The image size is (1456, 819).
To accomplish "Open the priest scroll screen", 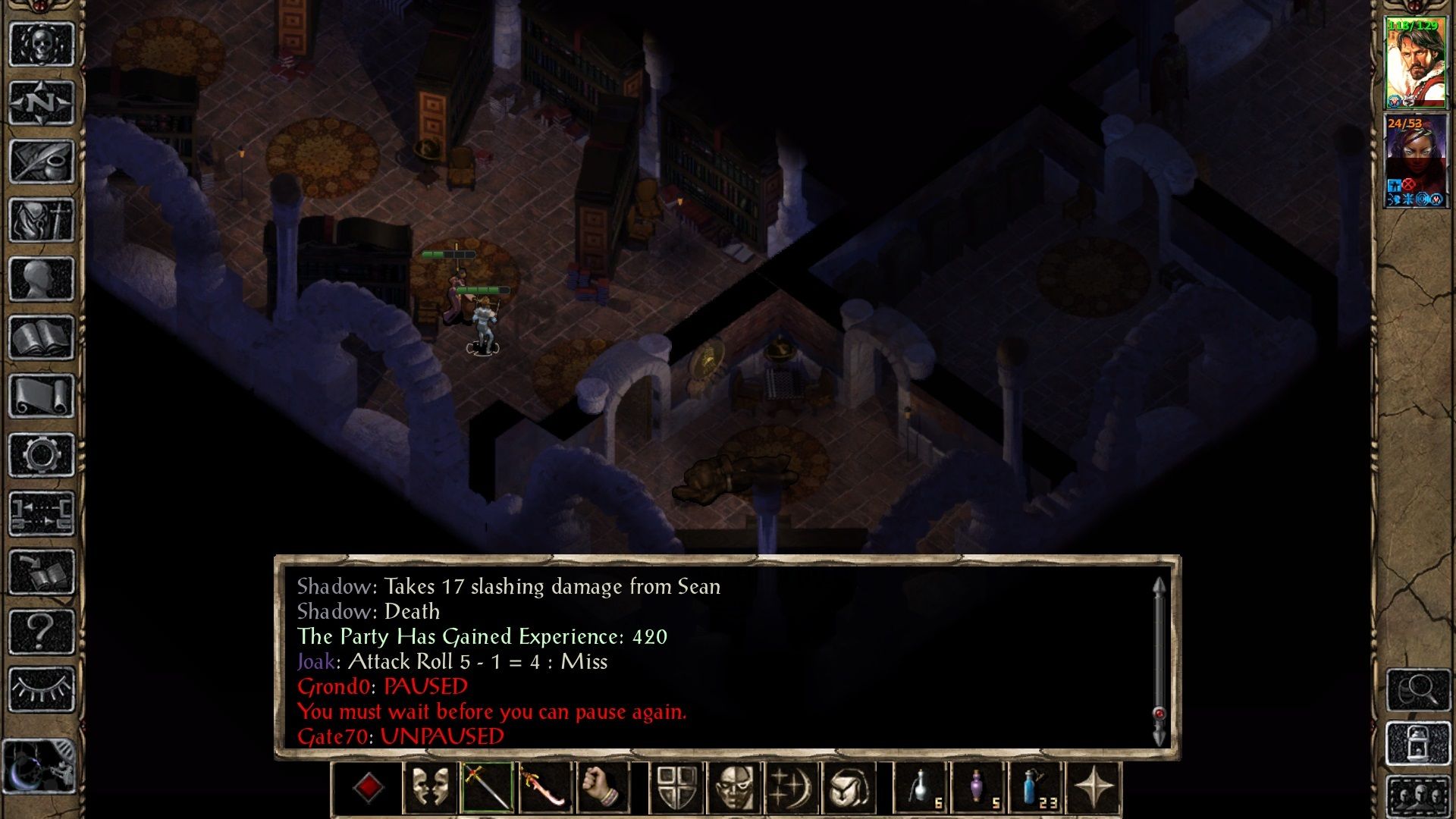I will (42, 396).
